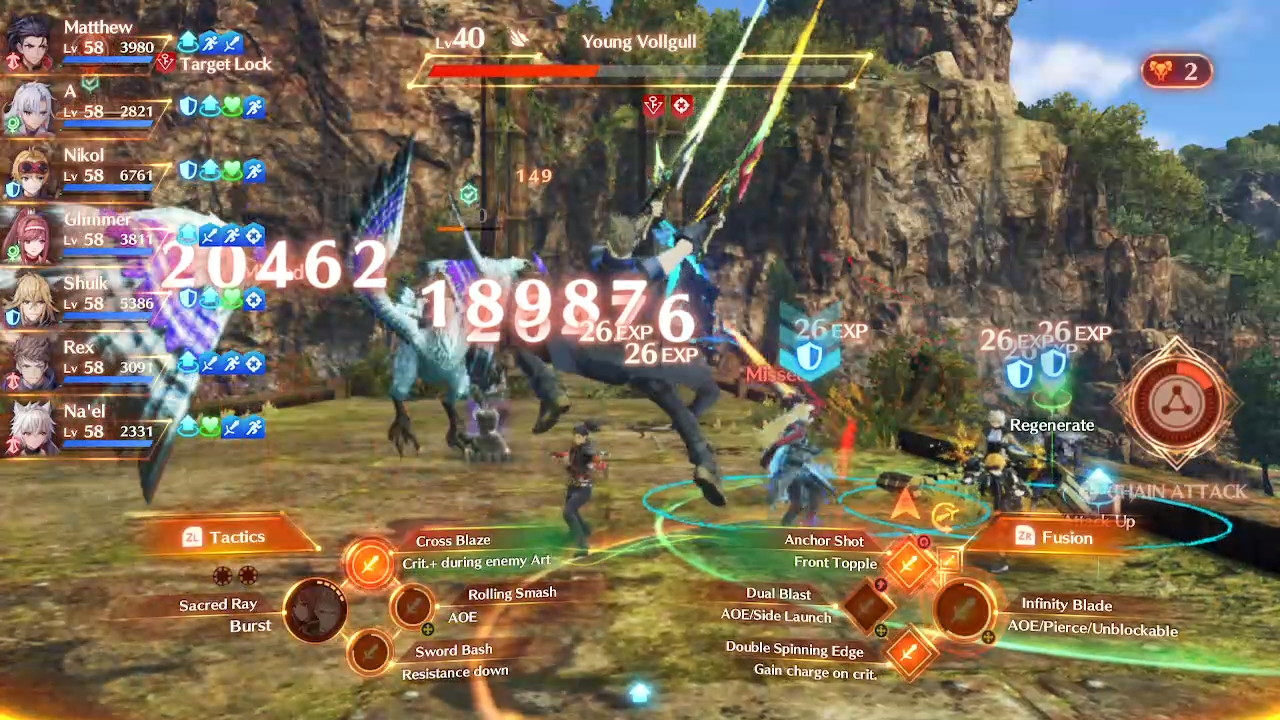
Task: Activate the Dual Blast art
Action: click(867, 604)
